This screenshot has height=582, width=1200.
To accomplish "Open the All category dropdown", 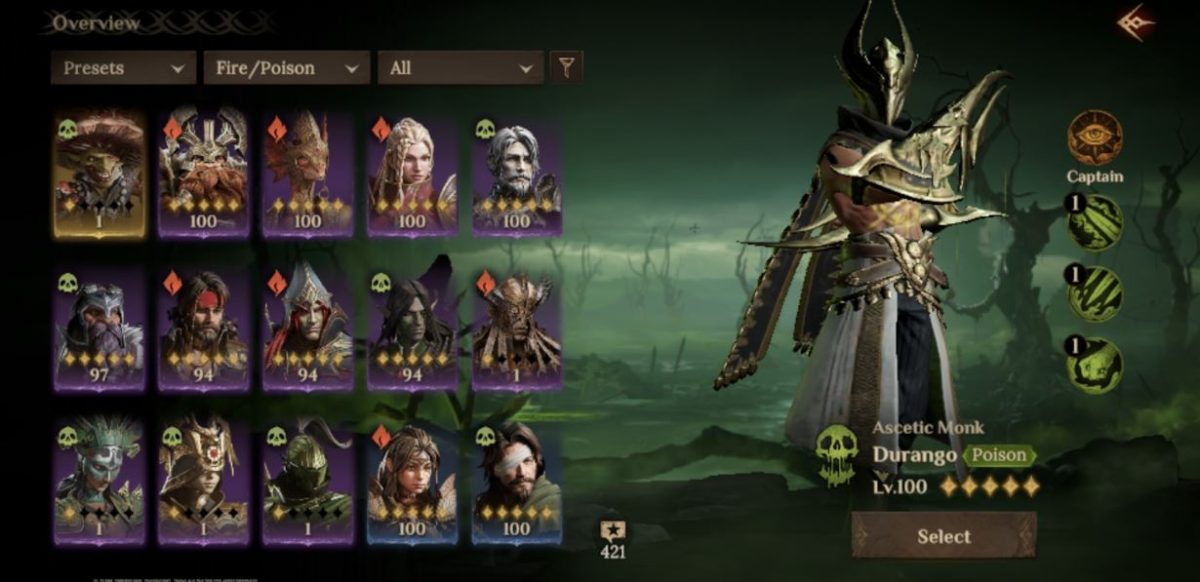I will pos(460,68).
